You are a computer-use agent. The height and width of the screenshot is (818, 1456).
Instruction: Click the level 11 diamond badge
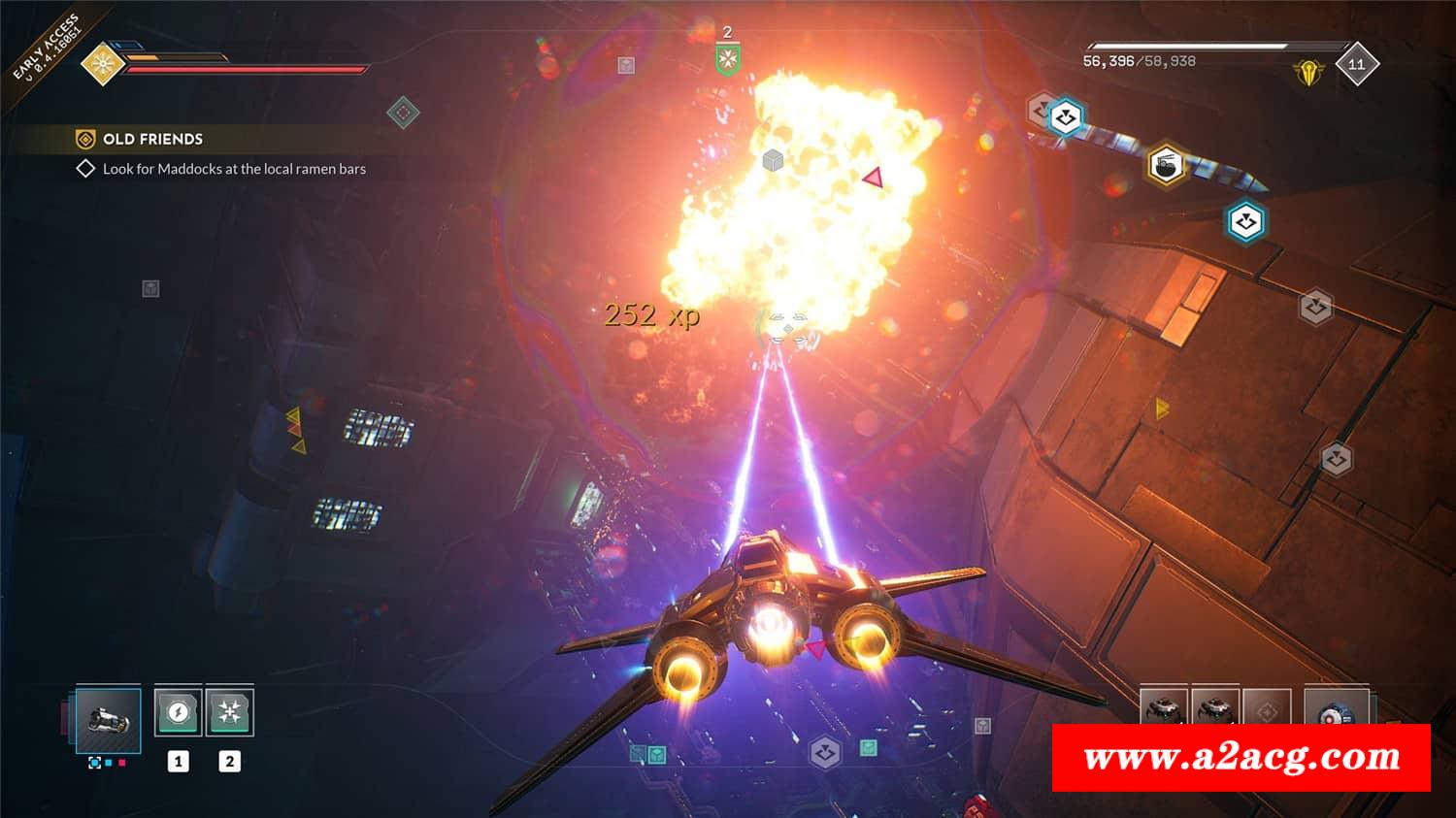[x=1356, y=64]
